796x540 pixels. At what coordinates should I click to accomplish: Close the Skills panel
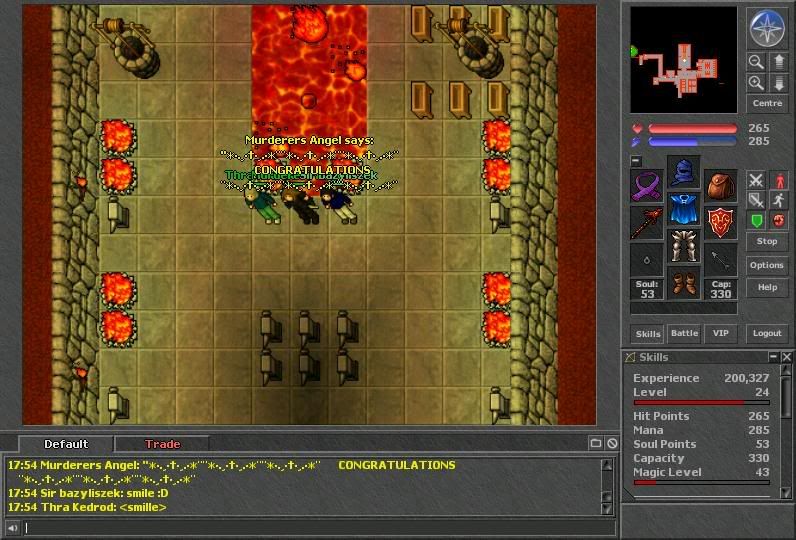[787, 357]
